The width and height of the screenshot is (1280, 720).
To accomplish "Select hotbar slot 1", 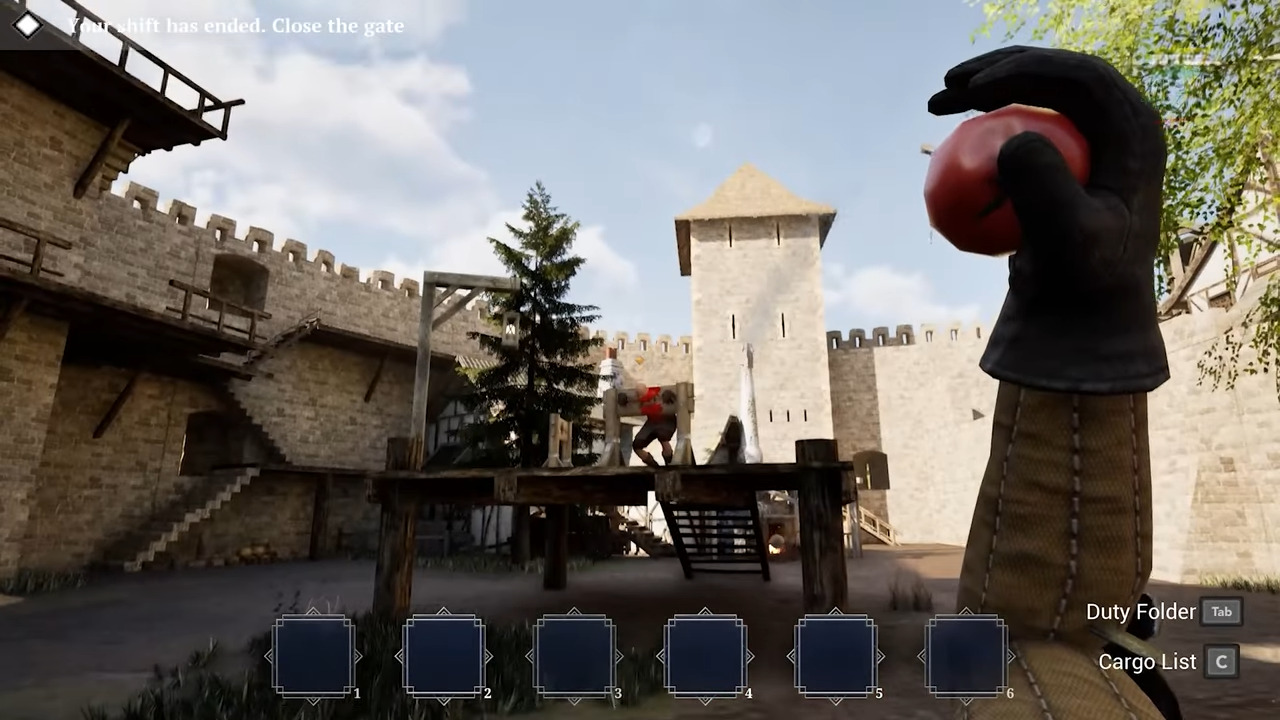I will pyautogui.click(x=315, y=655).
